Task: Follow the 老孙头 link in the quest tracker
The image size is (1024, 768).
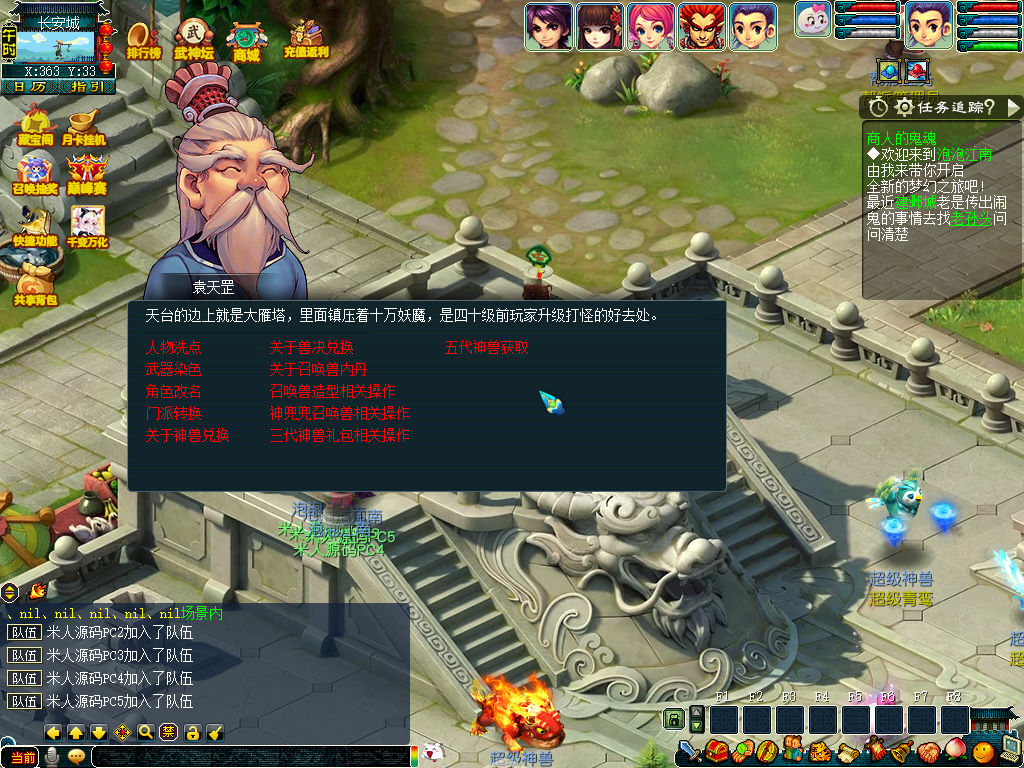Action: (x=971, y=218)
